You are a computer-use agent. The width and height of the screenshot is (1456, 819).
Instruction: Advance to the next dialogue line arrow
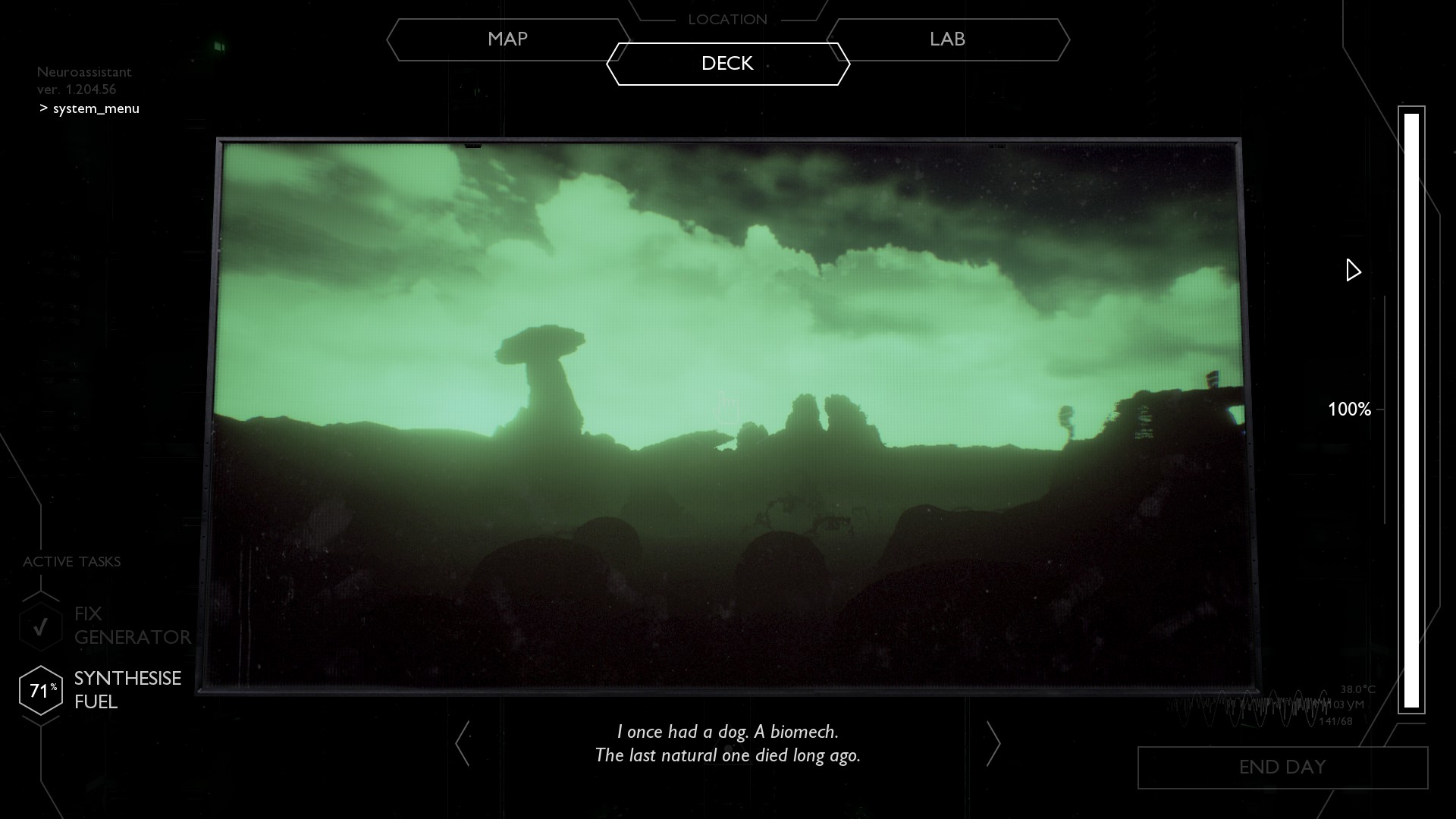tap(993, 743)
